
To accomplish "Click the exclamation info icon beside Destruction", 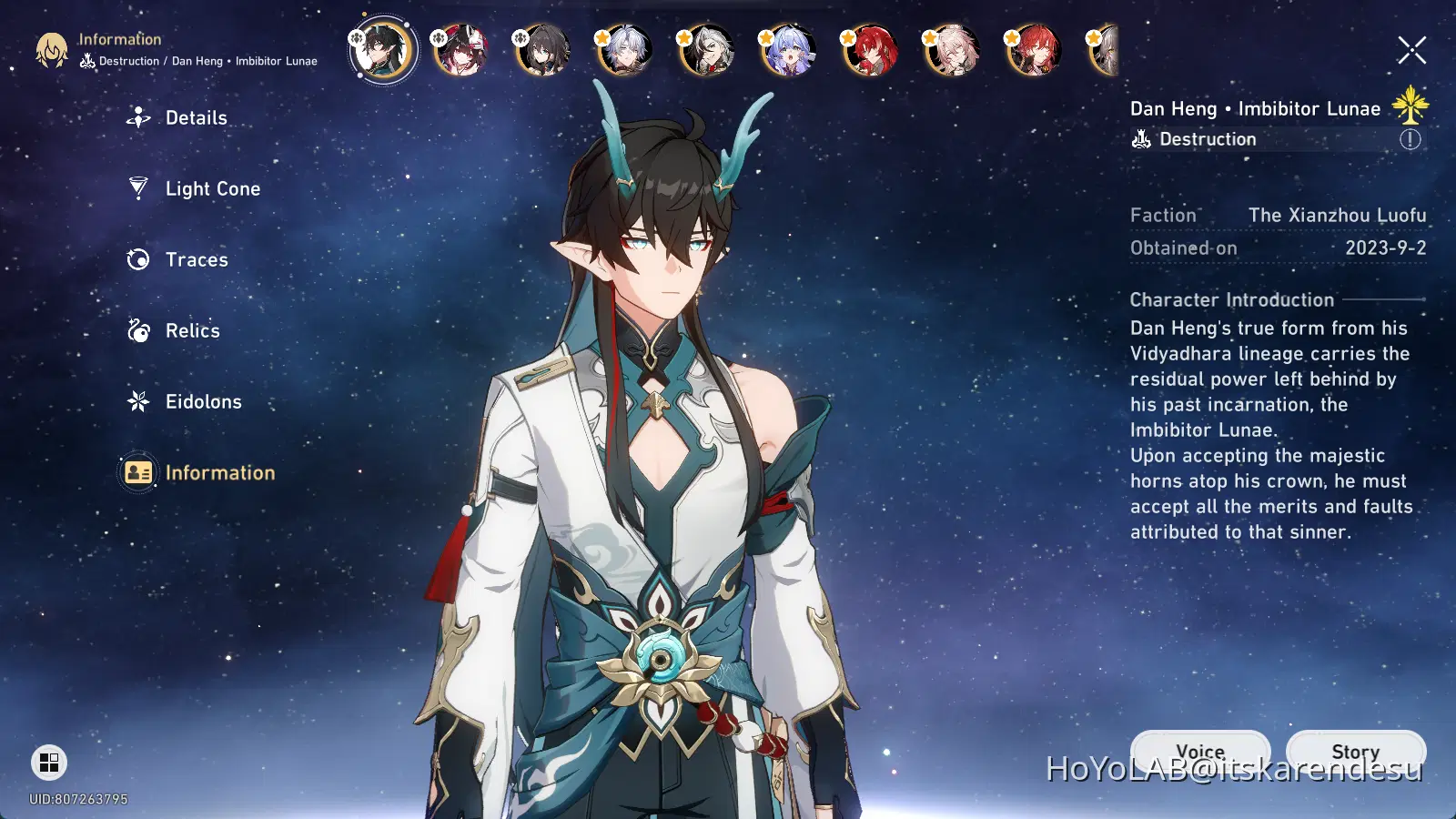I will pyautogui.click(x=1410, y=139).
